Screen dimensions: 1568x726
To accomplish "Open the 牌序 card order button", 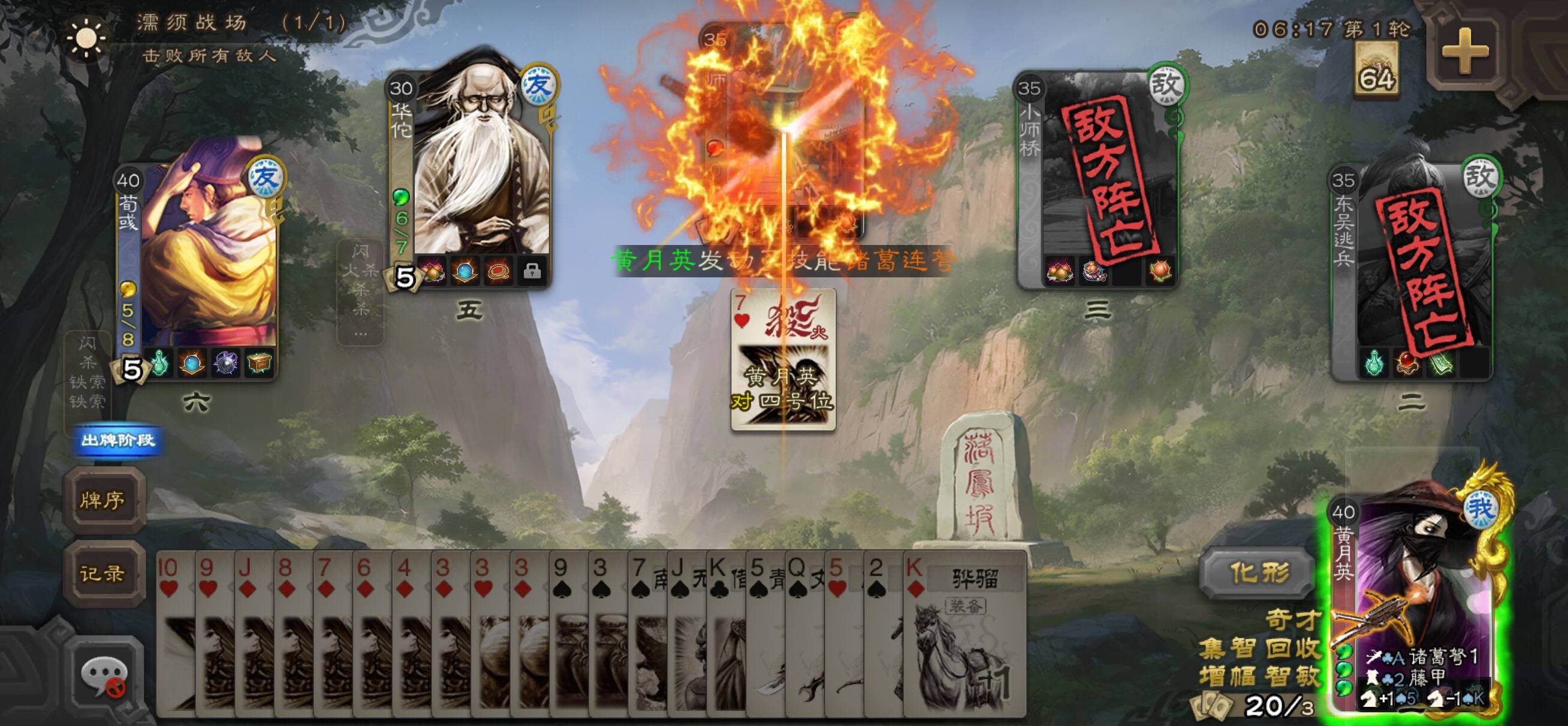I will tap(103, 500).
